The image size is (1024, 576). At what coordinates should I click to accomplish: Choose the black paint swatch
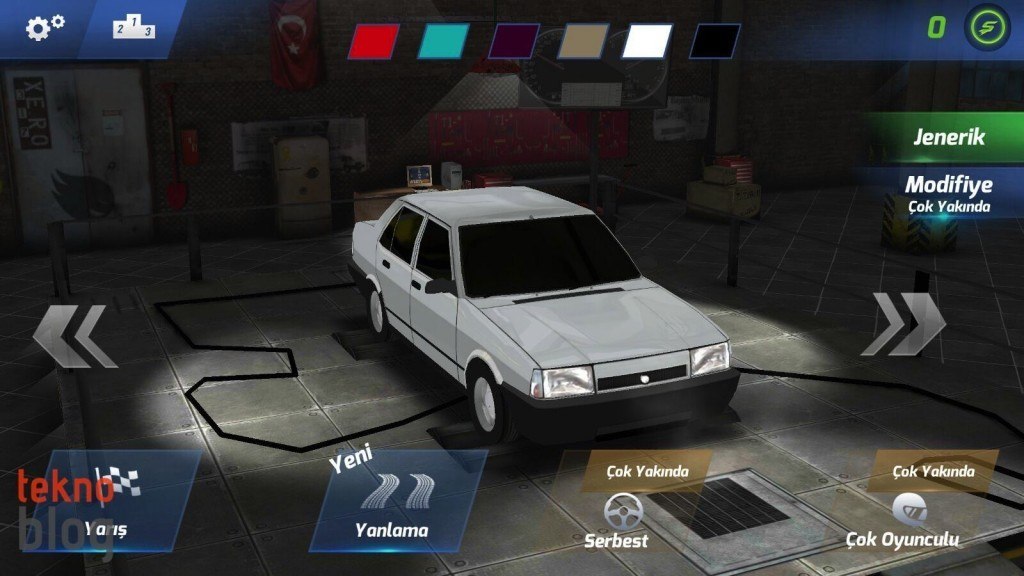pos(714,41)
